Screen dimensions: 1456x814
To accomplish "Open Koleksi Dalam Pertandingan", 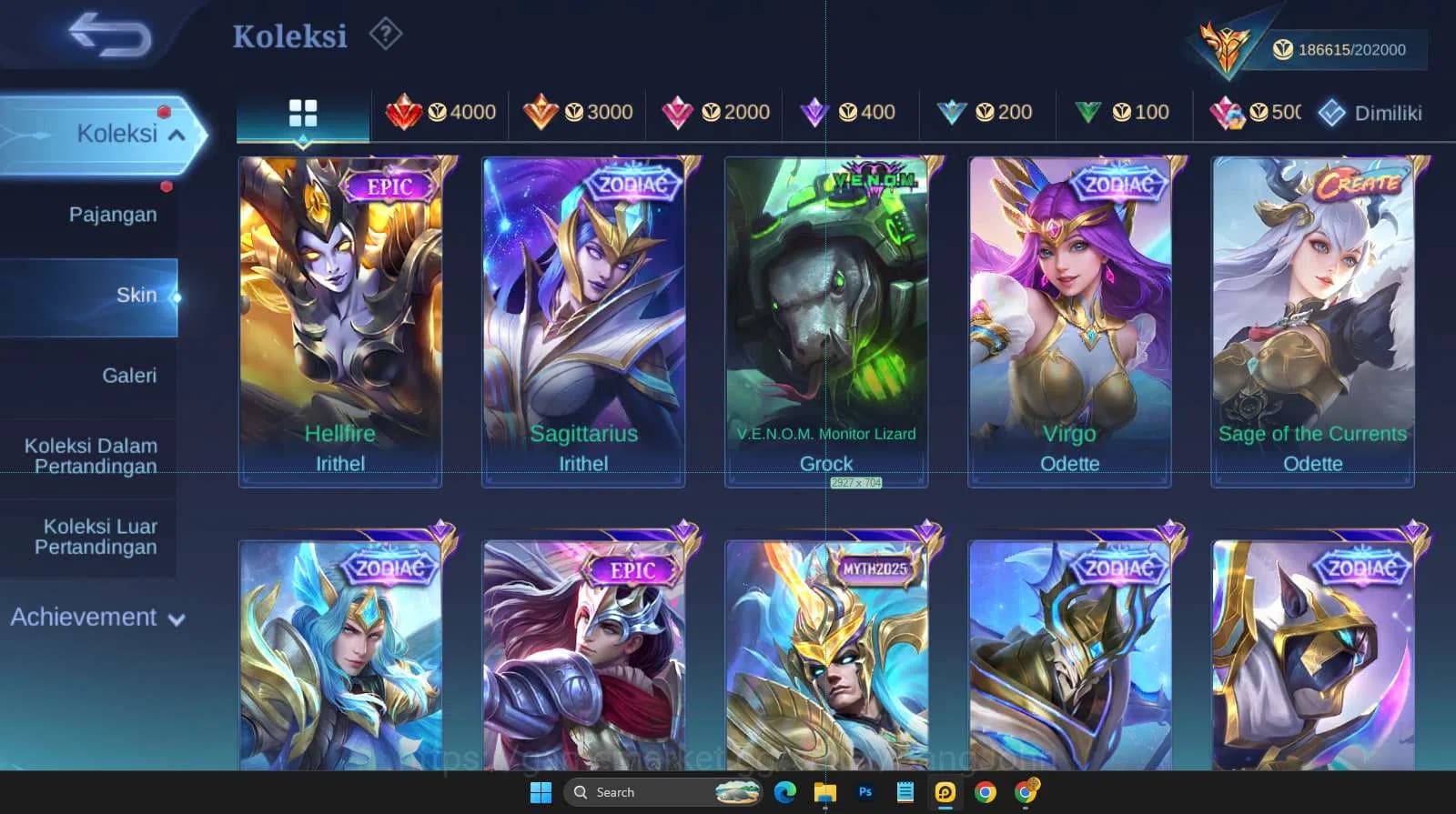I will pyautogui.click(x=88, y=456).
